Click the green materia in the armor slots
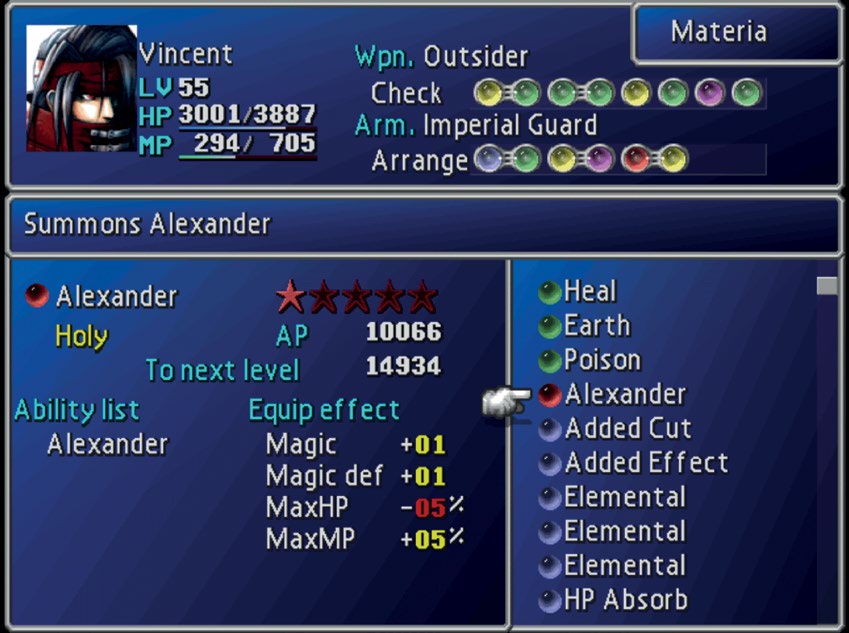The image size is (849, 633). click(x=525, y=159)
